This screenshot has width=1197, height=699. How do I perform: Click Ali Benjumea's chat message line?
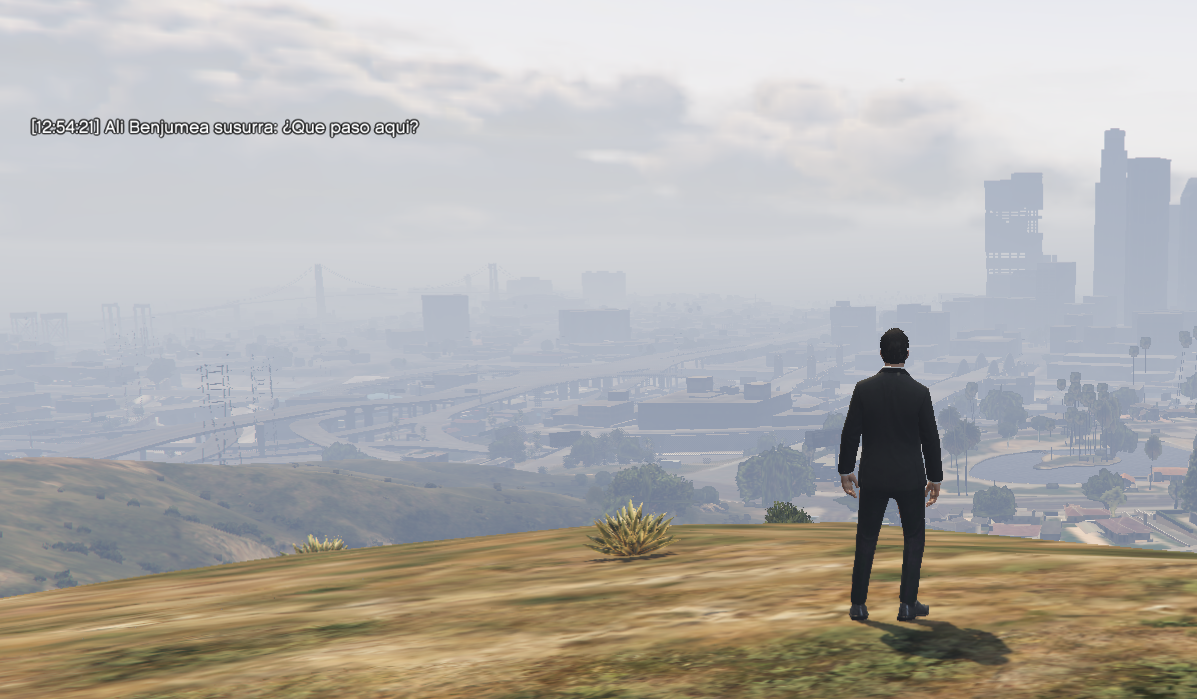click(224, 127)
